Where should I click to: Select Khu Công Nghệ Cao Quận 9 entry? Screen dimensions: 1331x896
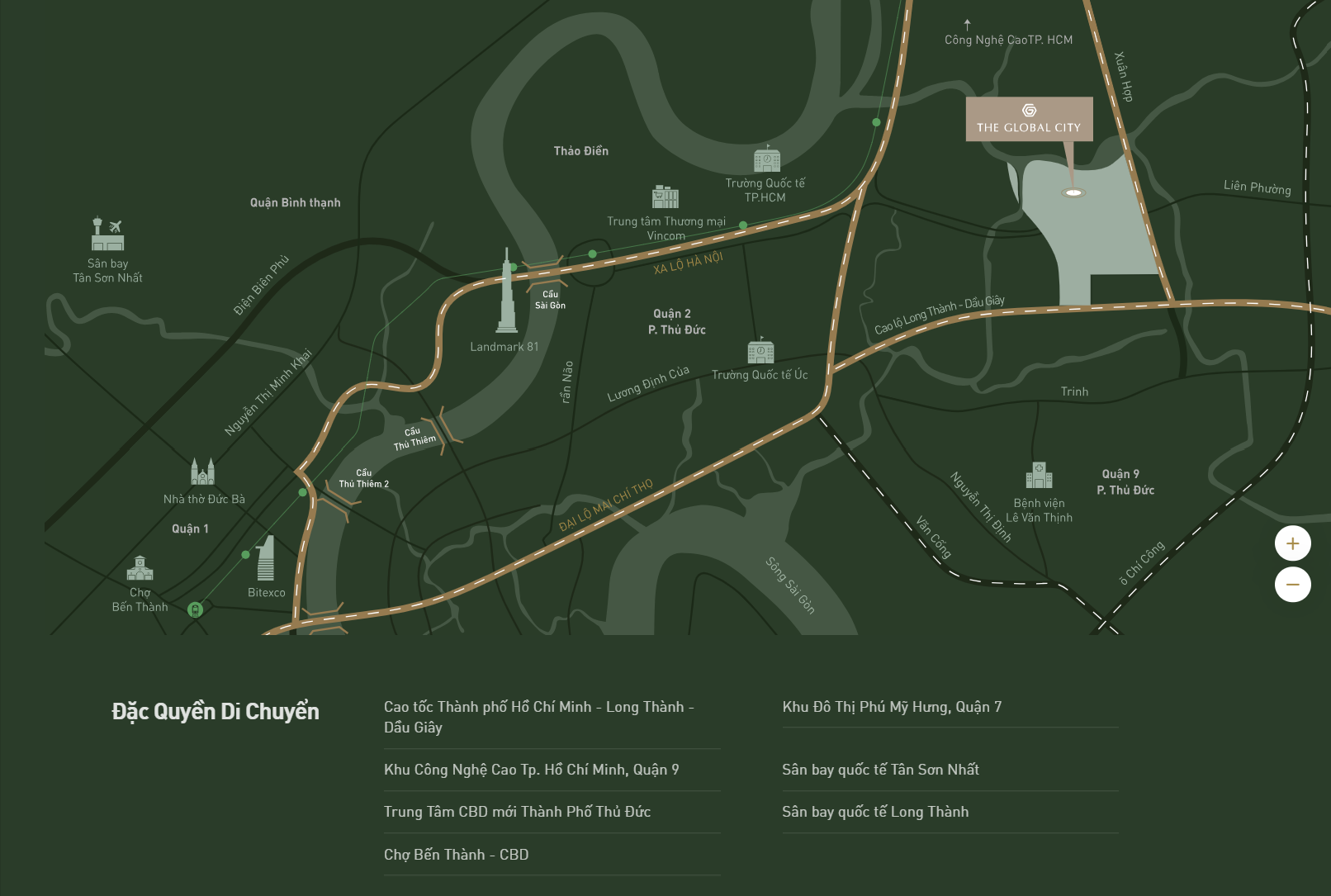click(531, 770)
